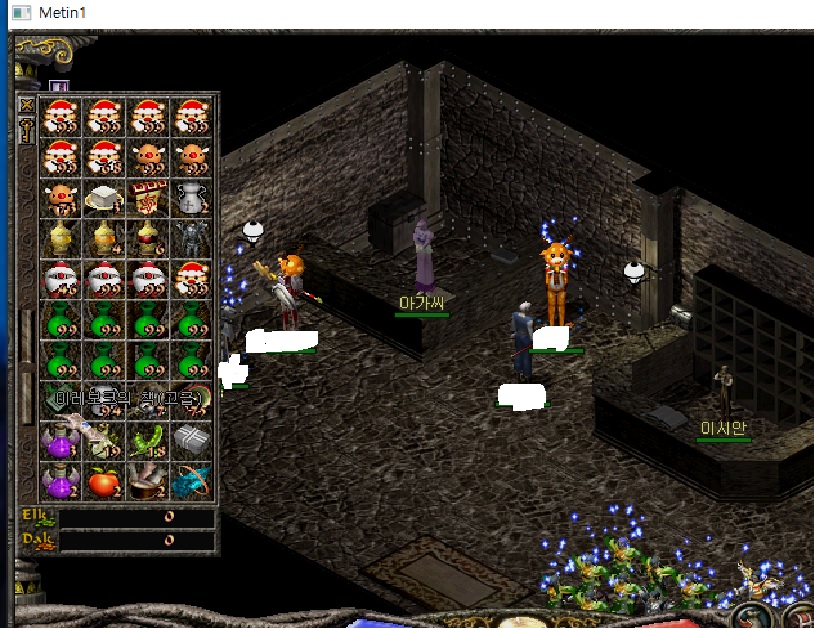Choose the purple potion stack of 3
This screenshot has height=628, width=814.
(60, 440)
